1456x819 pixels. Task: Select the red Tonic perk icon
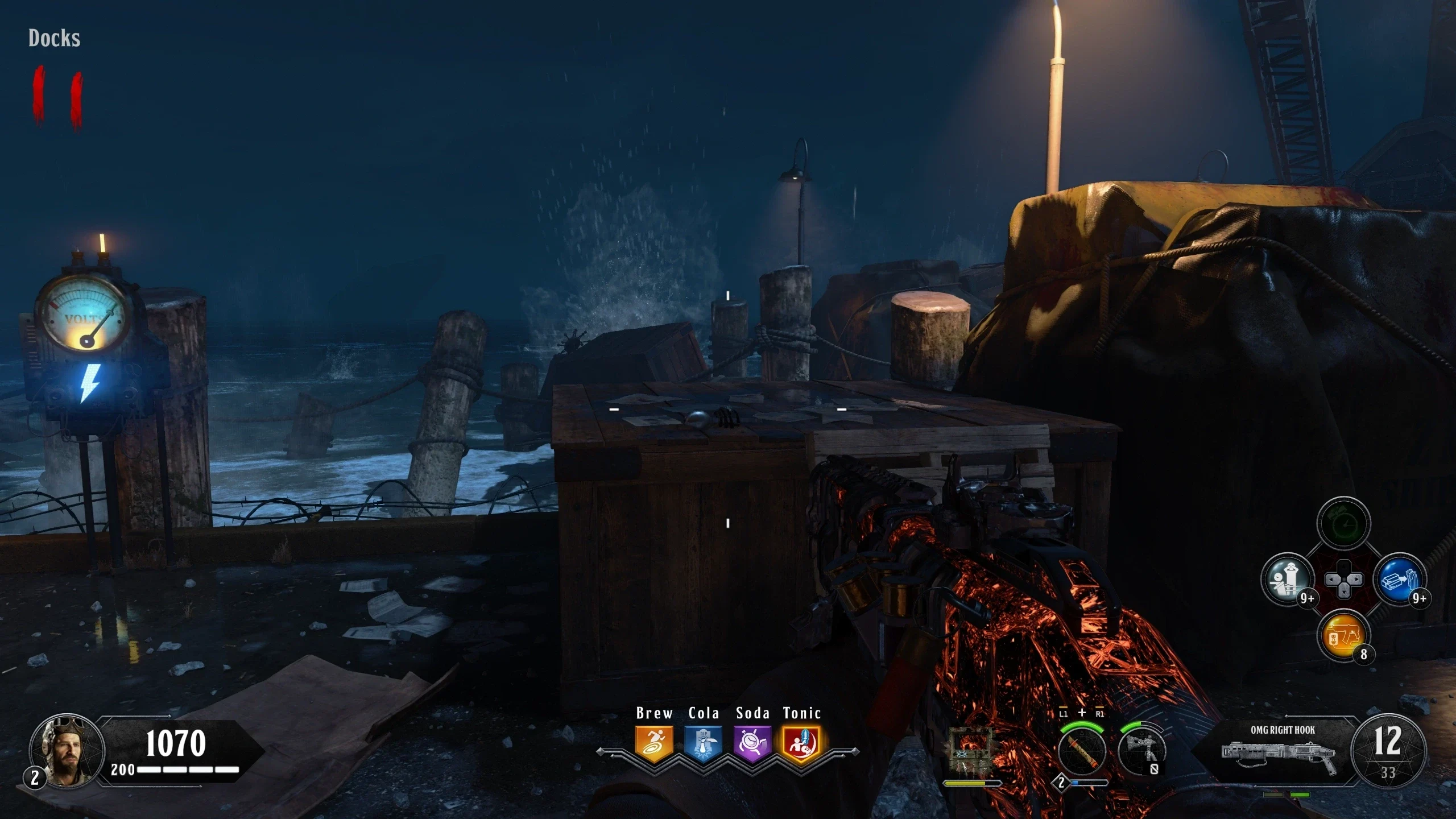(801, 743)
